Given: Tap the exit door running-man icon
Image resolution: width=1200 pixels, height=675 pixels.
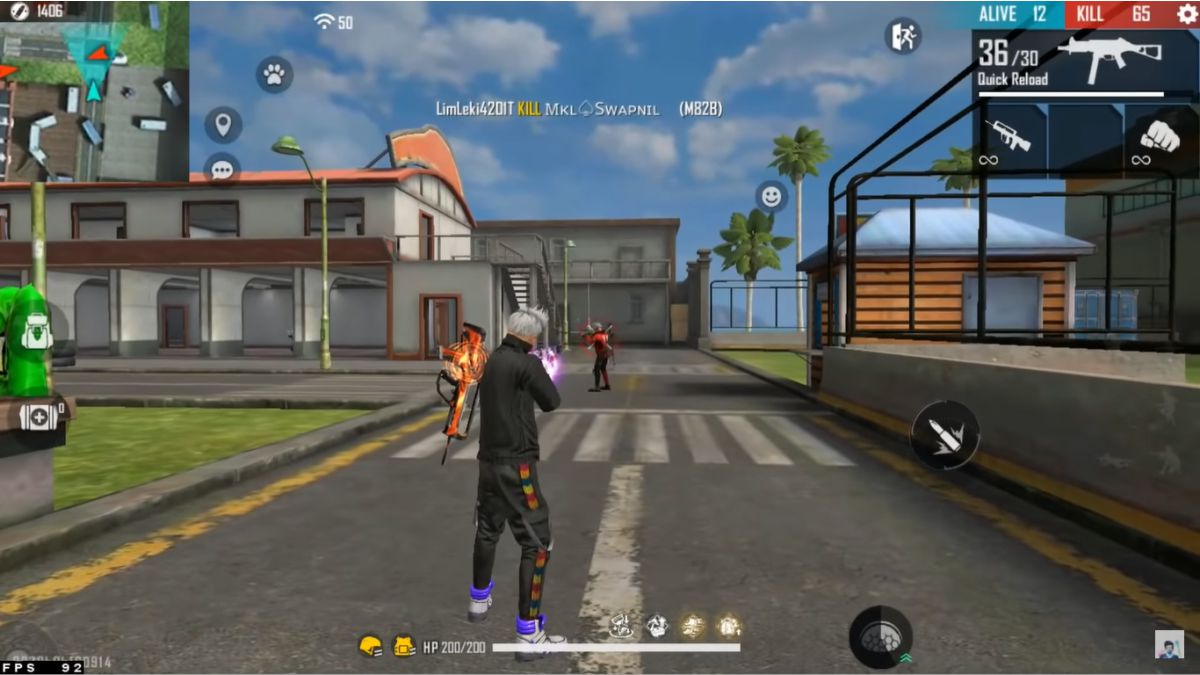Looking at the screenshot, I should (x=902, y=36).
